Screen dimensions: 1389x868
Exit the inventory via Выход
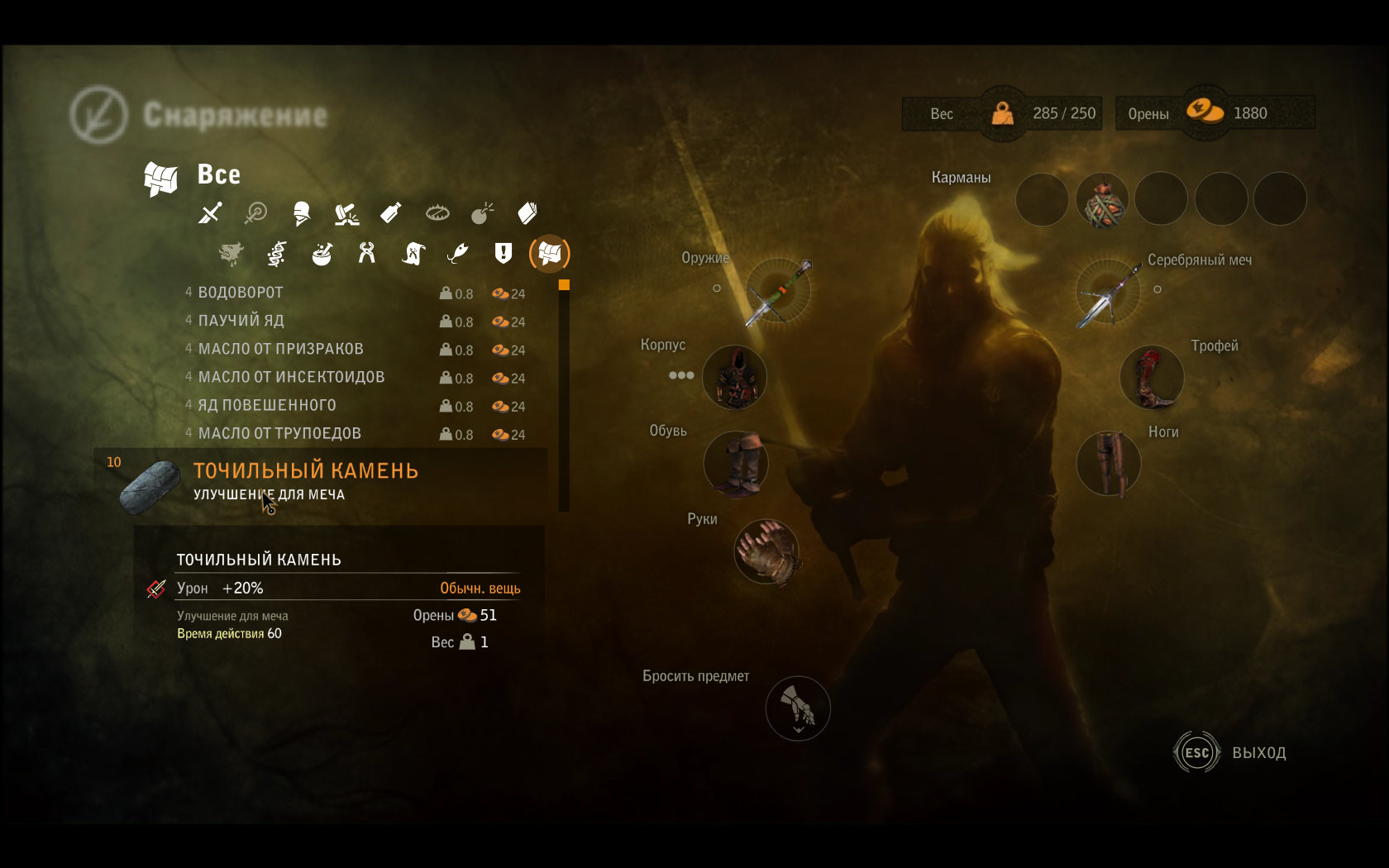click(x=1231, y=752)
